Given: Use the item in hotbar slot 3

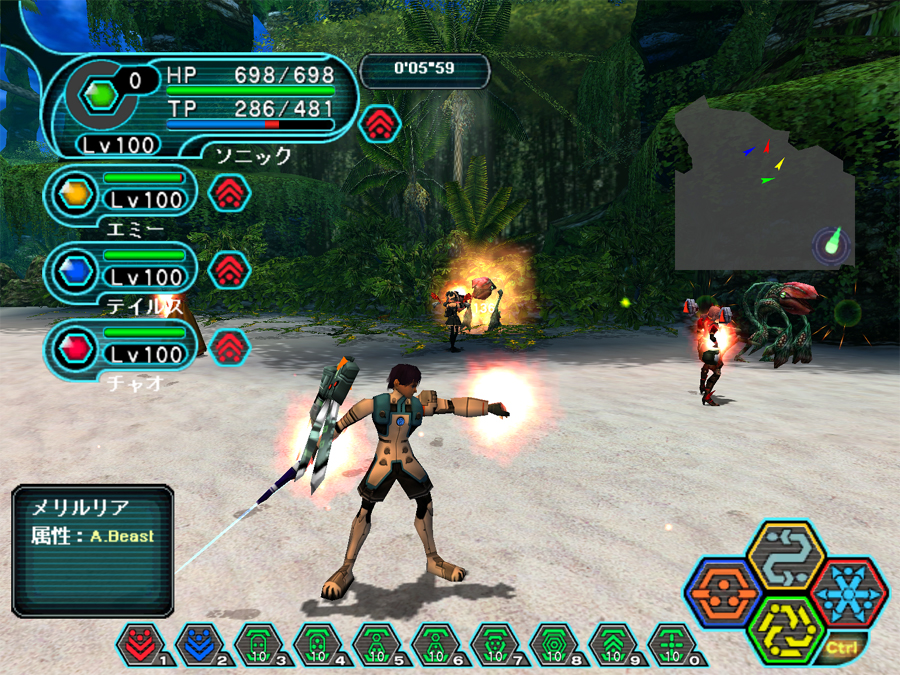Looking at the screenshot, I should (257, 645).
